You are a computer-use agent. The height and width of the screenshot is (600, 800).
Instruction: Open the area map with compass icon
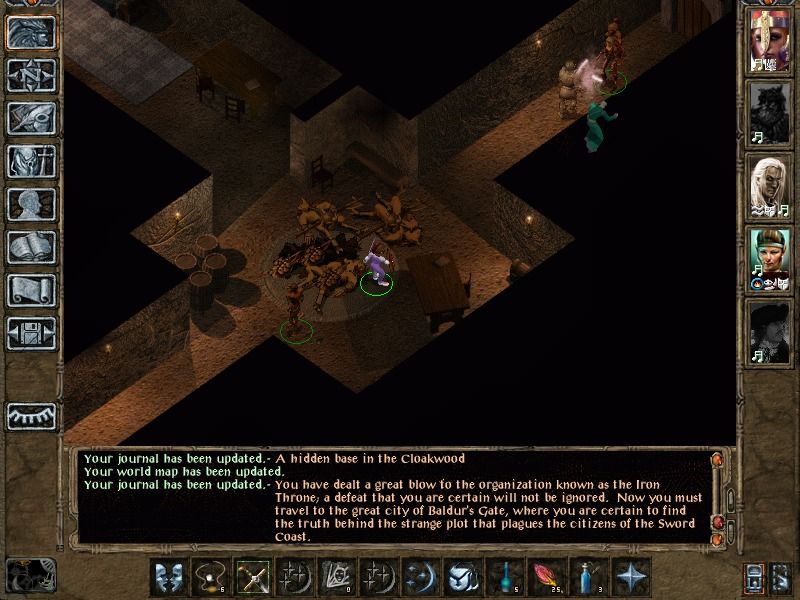(30, 75)
